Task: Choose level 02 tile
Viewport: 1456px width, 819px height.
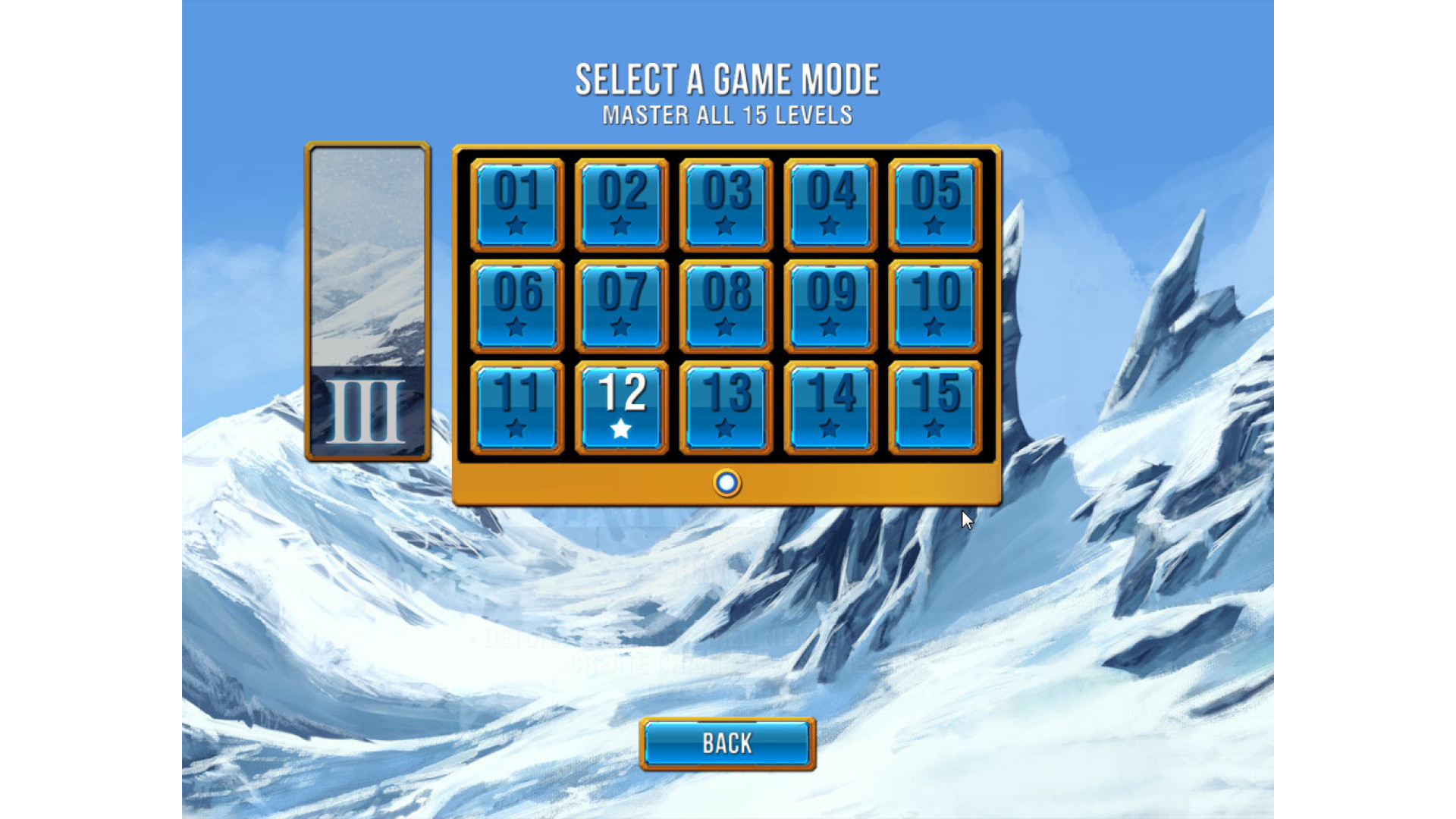Action: 622,205
